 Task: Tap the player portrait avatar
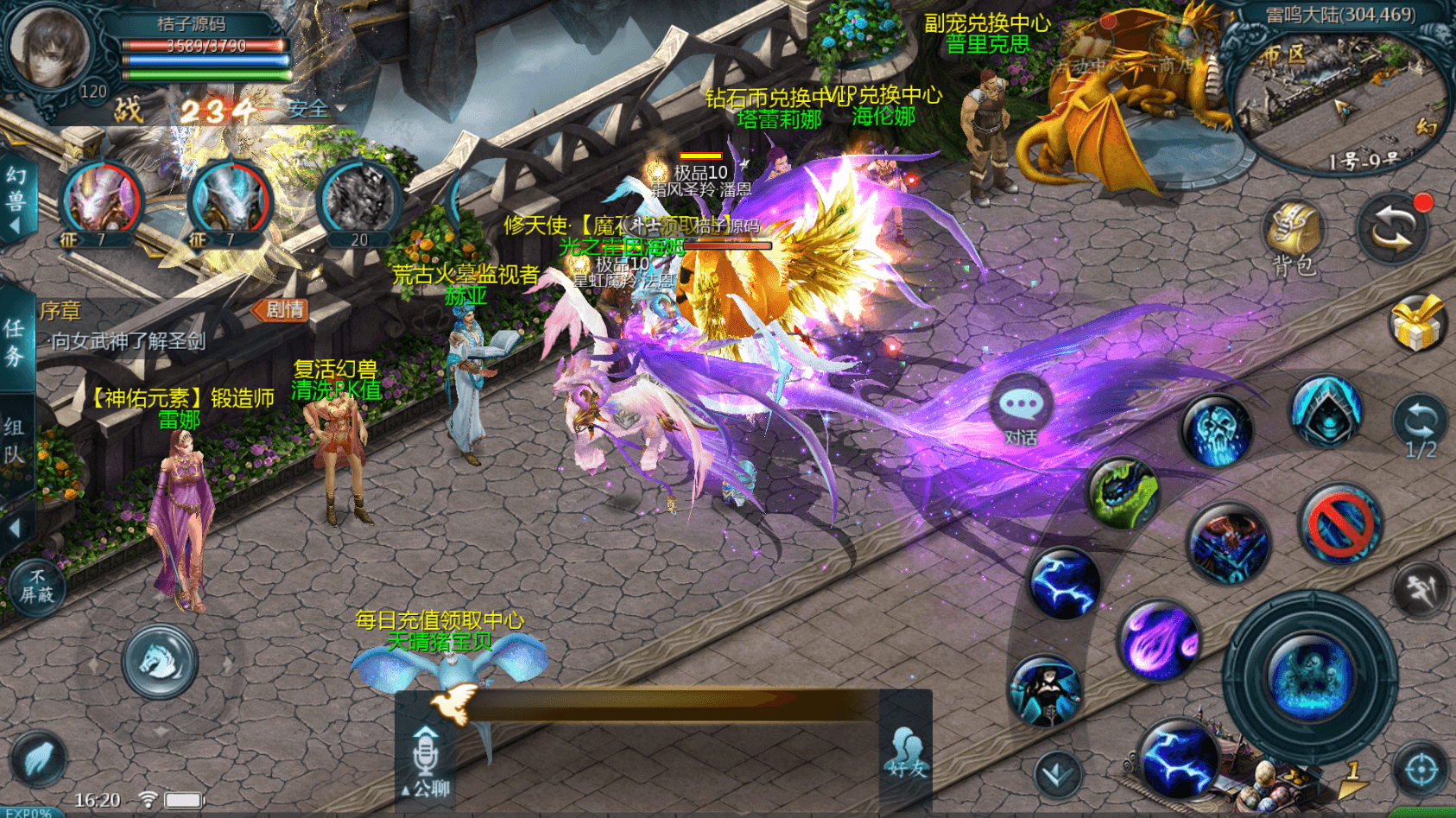point(49,48)
